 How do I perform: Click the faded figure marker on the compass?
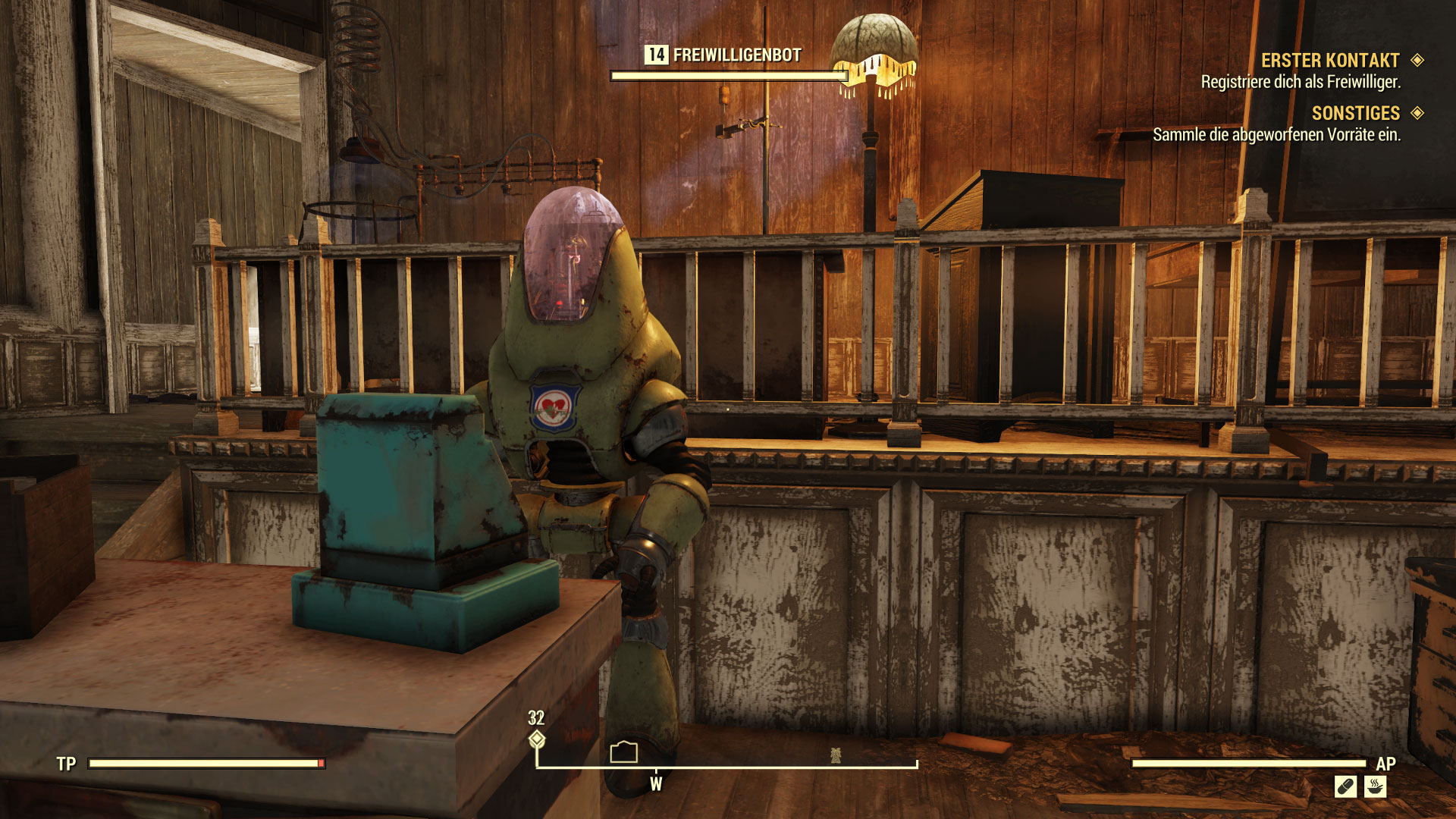836,755
